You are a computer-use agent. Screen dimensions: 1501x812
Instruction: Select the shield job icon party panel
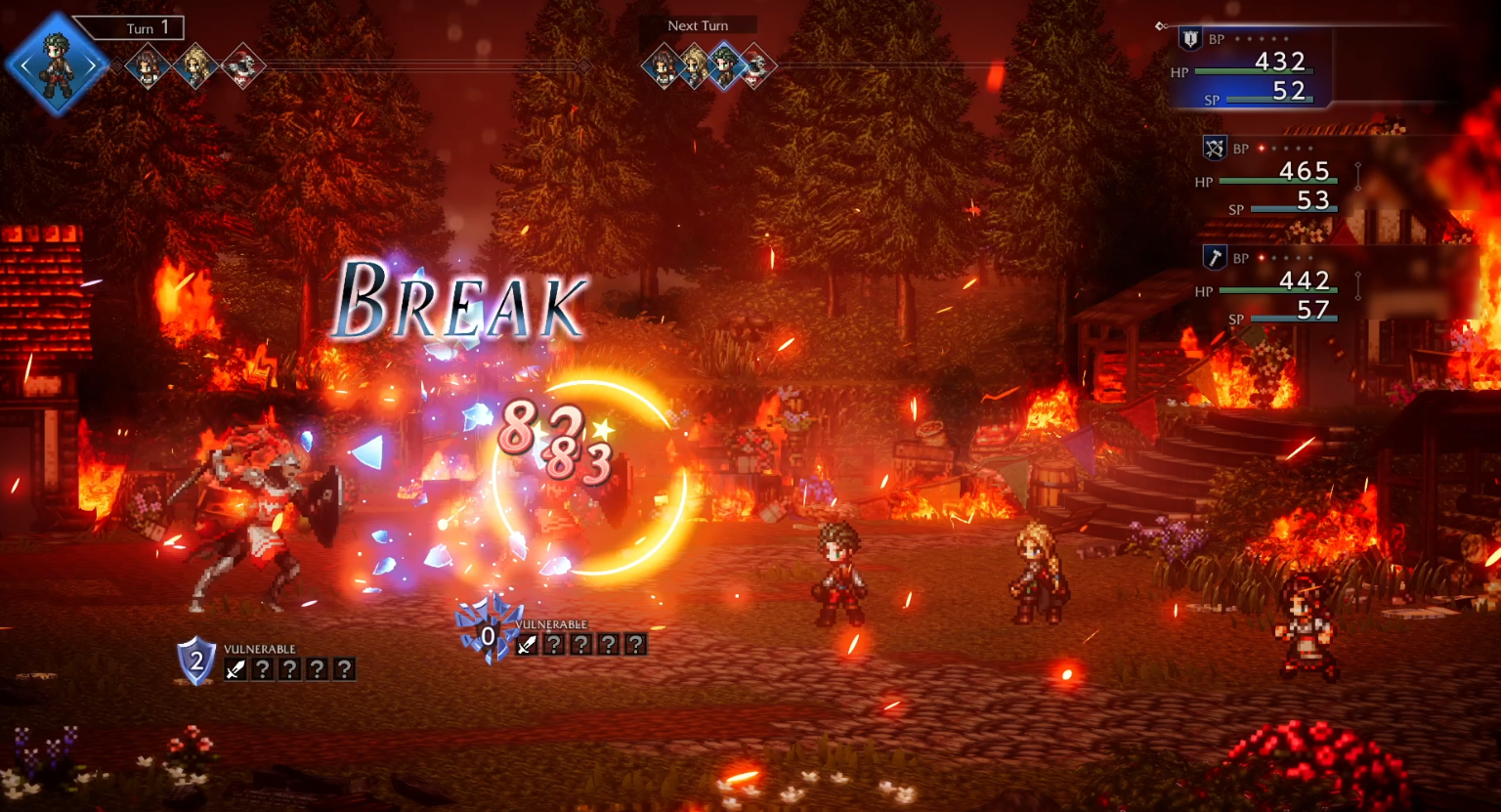click(x=1189, y=39)
